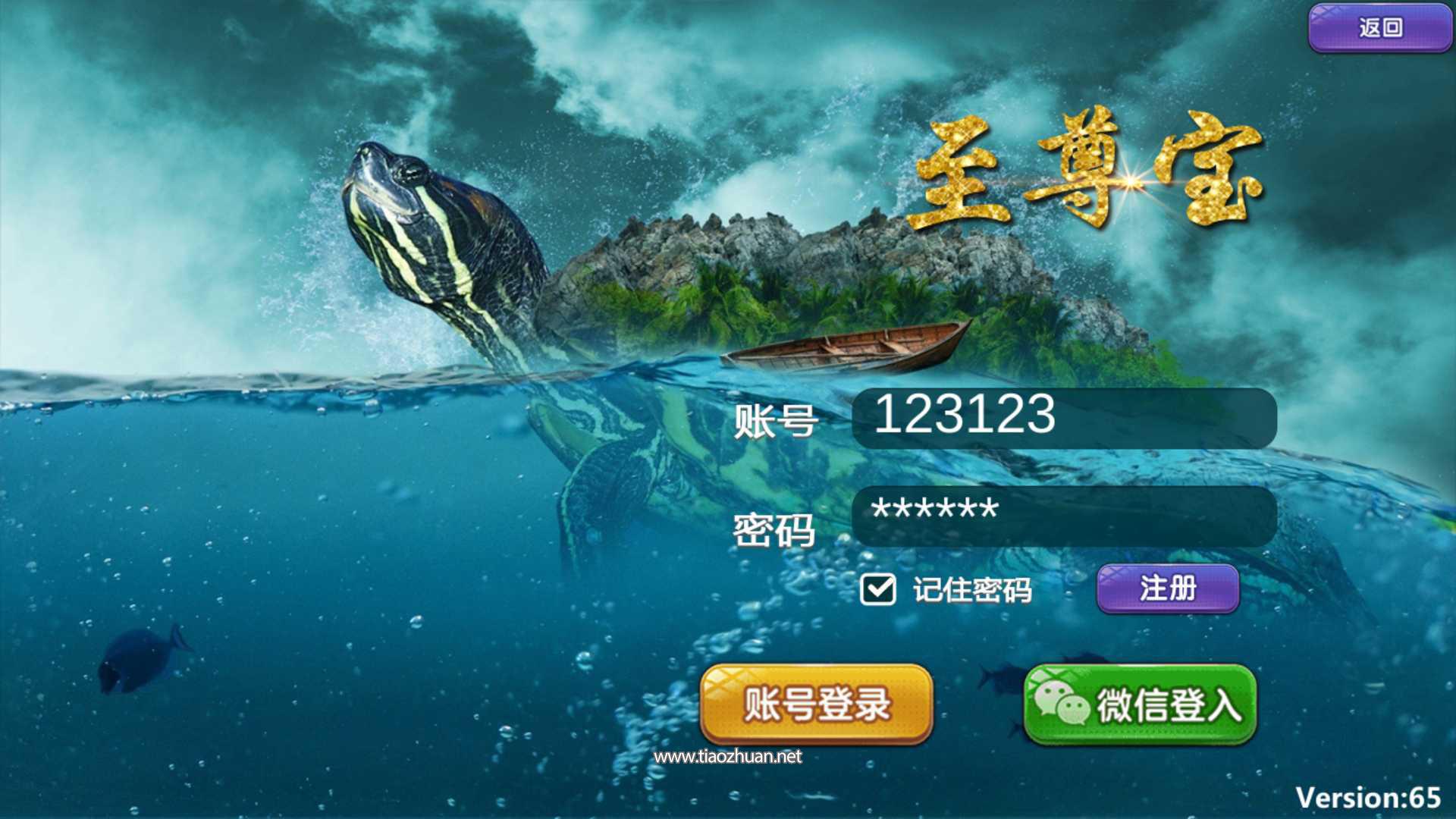1456x819 pixels.
Task: Select the 注册 registration option
Action: [1167, 588]
